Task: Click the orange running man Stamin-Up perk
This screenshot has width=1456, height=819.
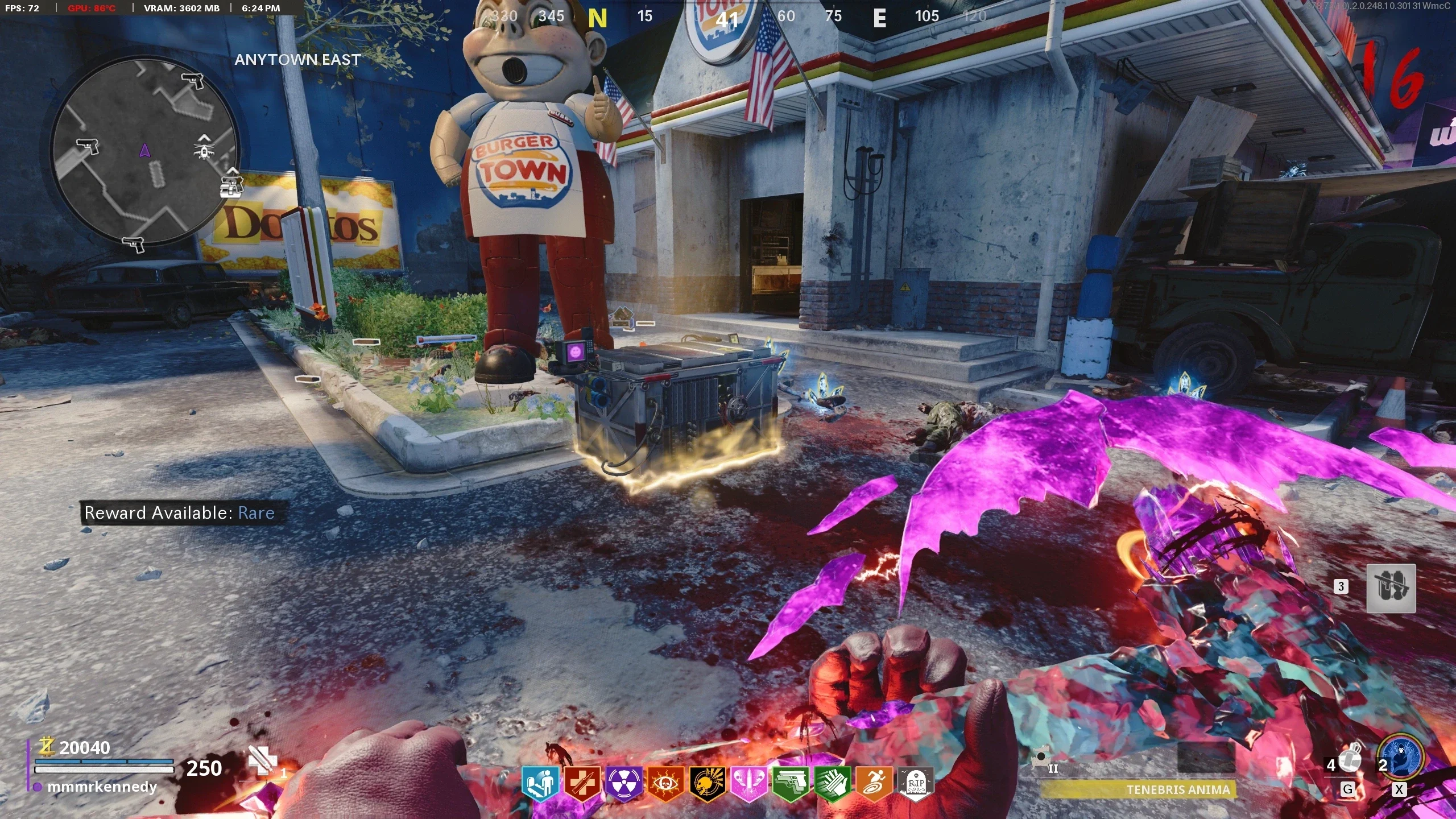Action: (x=874, y=784)
